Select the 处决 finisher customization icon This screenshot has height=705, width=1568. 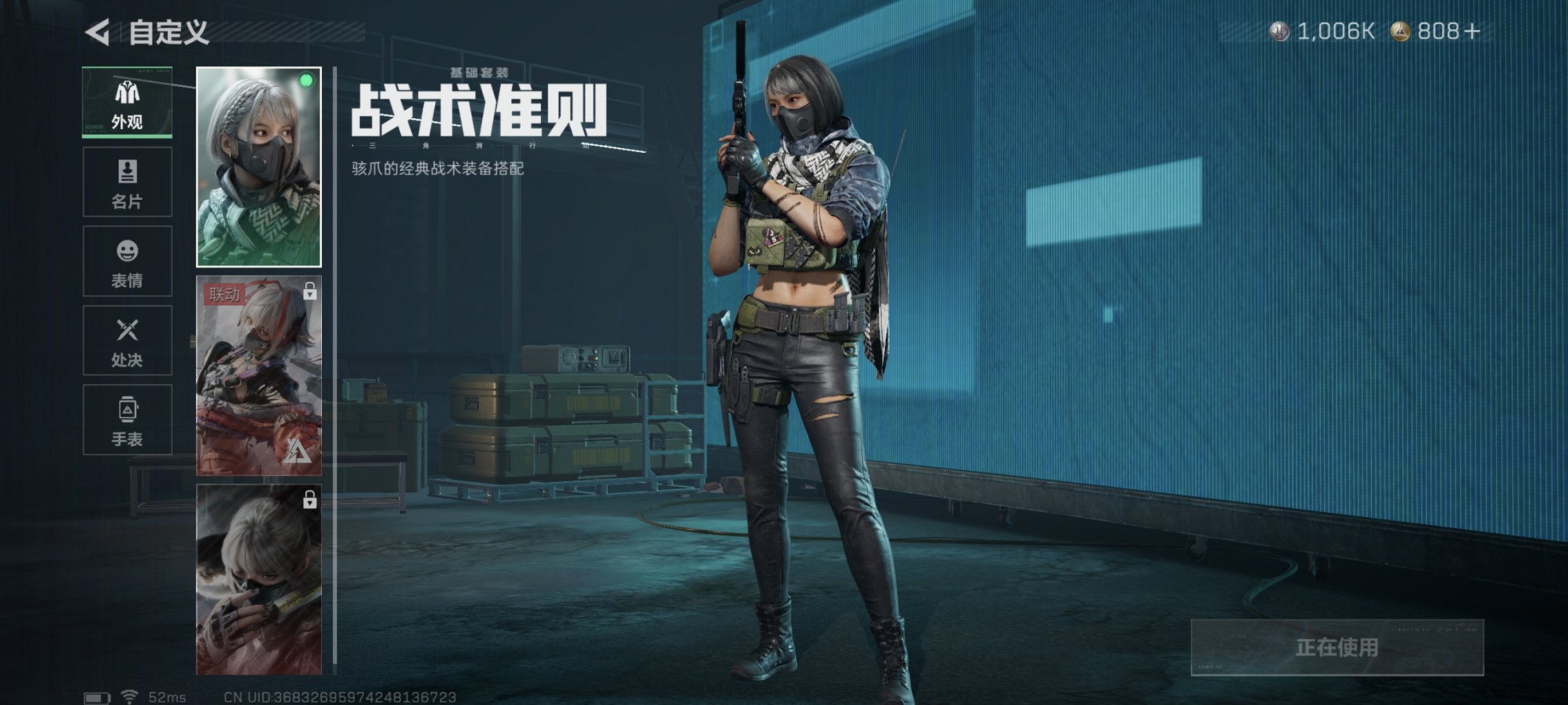[126, 340]
